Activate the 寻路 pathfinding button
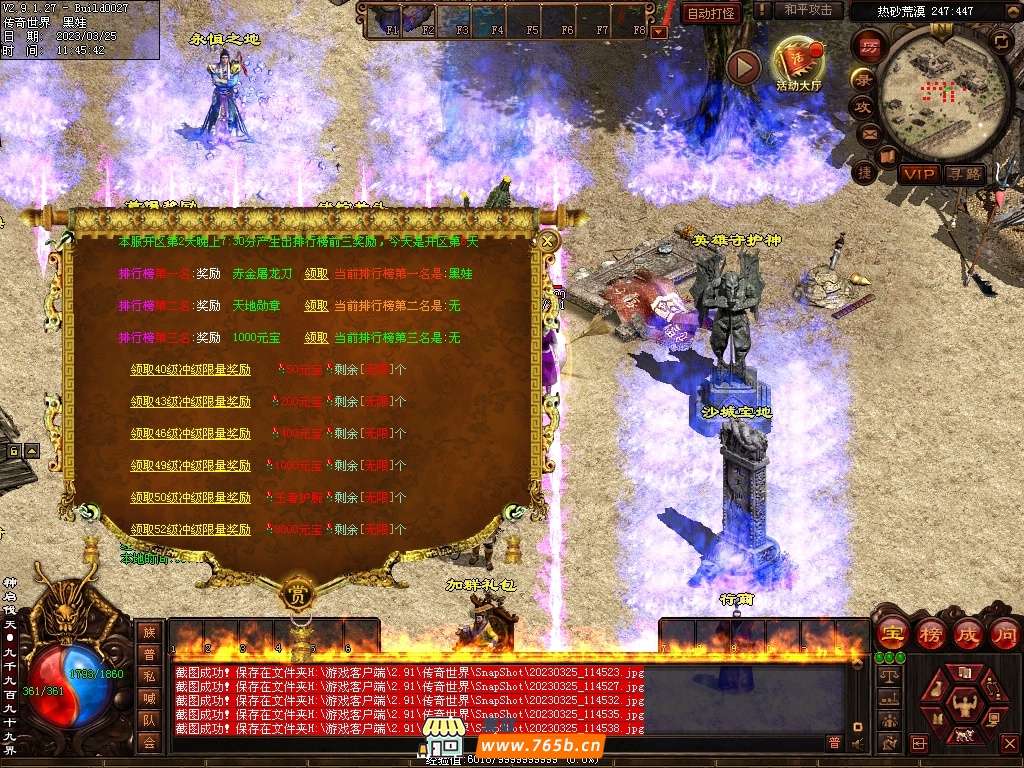 coord(965,174)
